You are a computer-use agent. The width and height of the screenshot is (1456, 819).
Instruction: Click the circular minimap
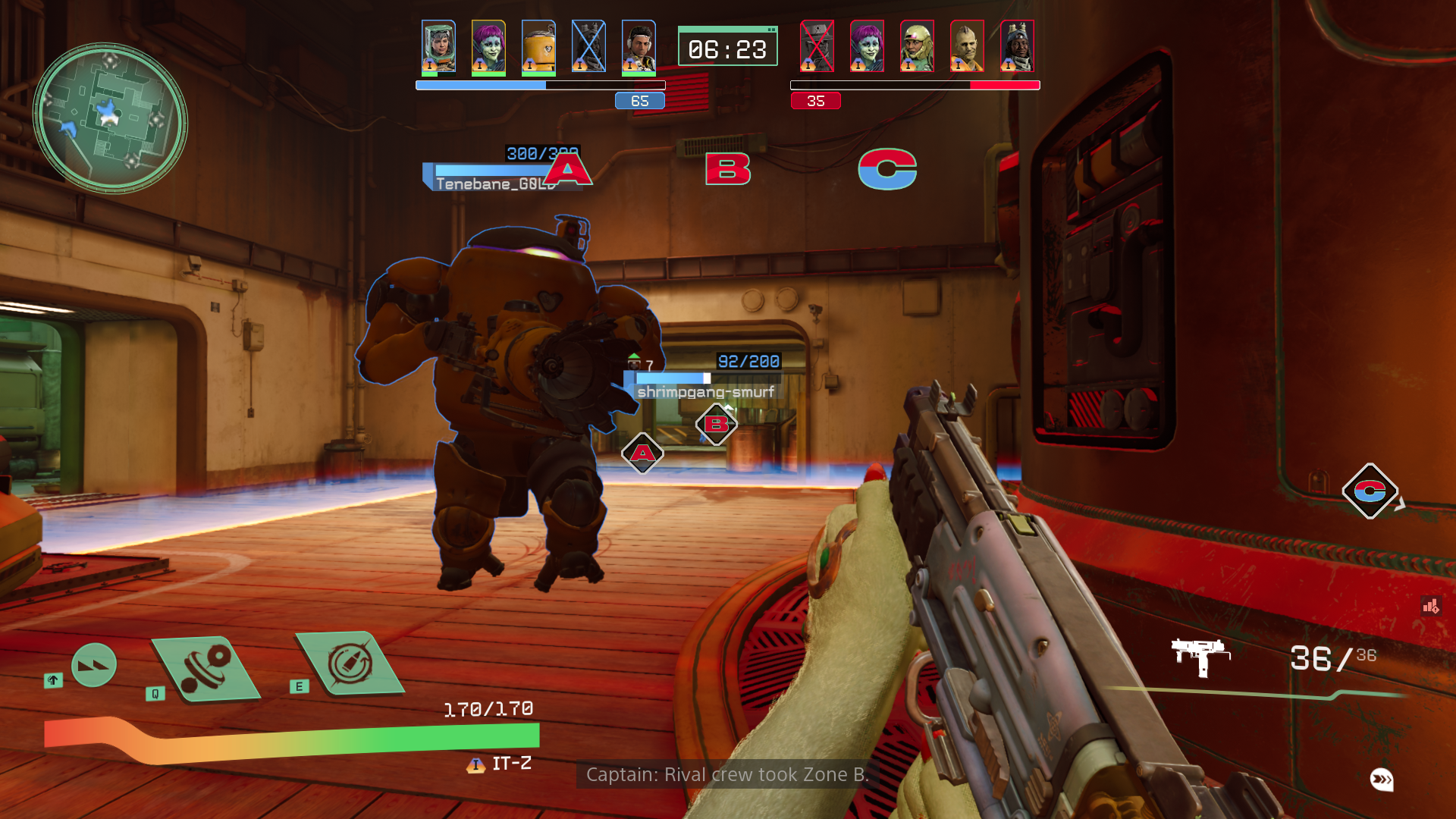pos(110,118)
